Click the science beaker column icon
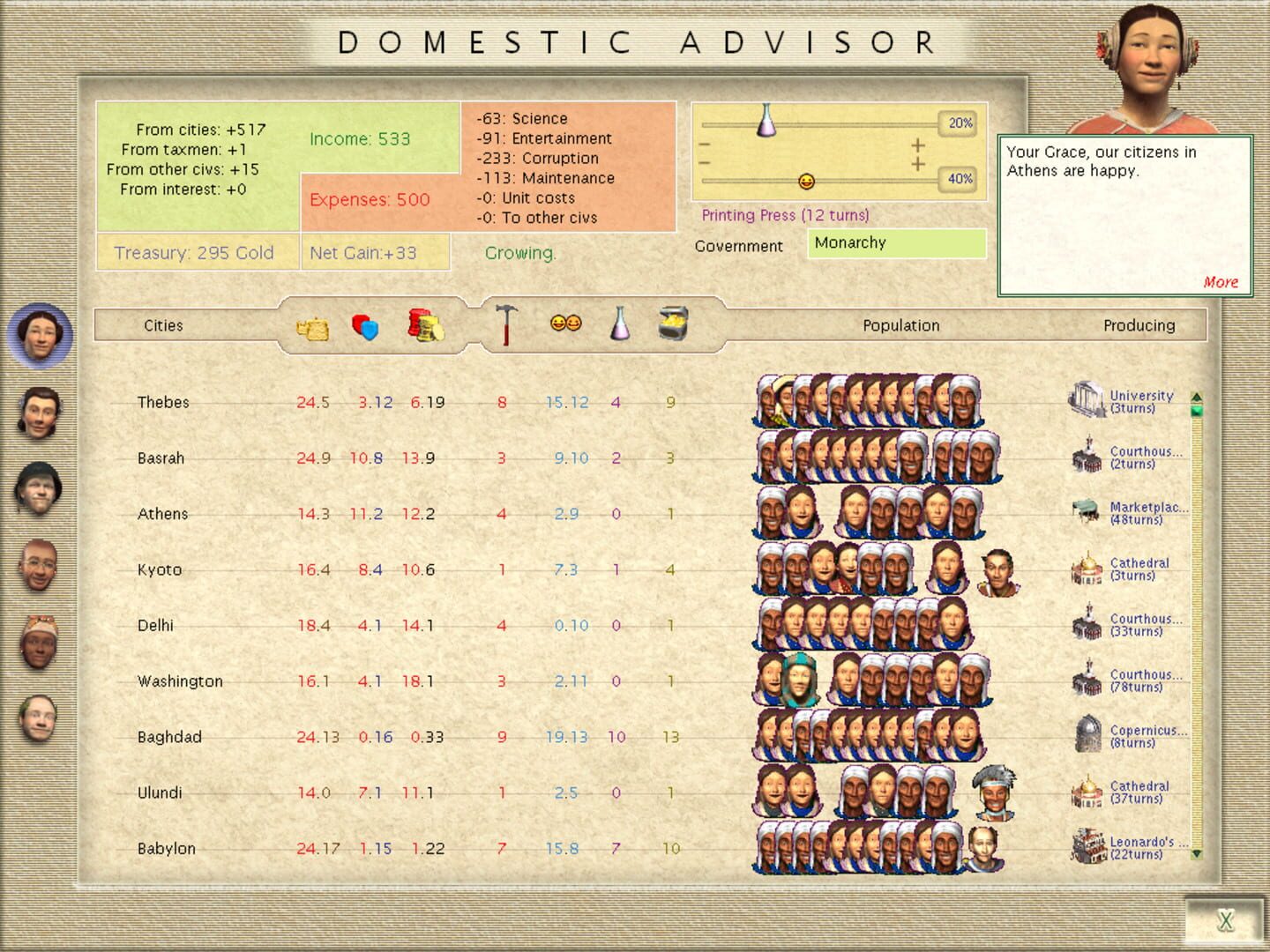1270x952 pixels. point(620,326)
